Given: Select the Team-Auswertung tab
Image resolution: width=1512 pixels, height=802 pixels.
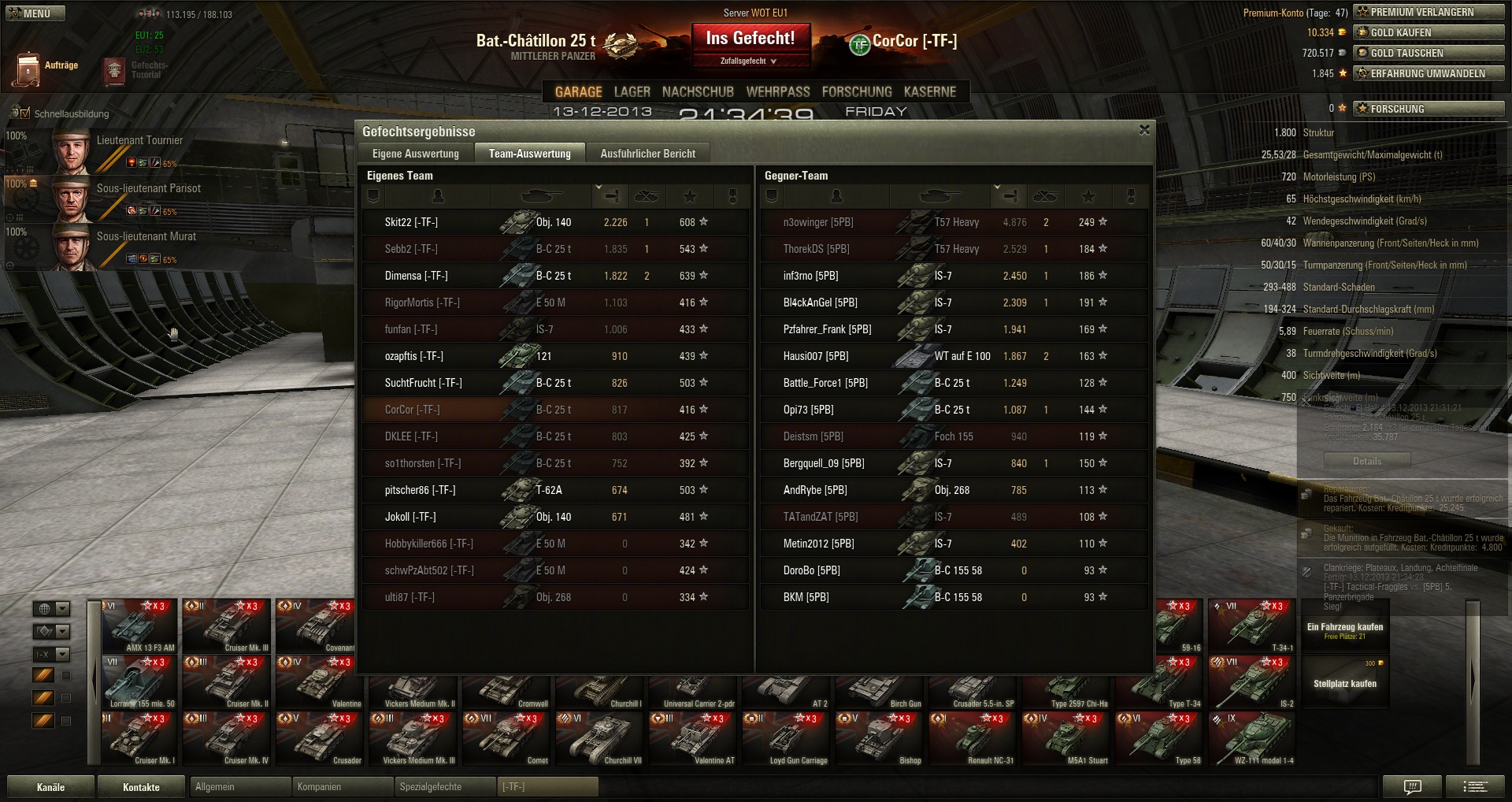Looking at the screenshot, I should [529, 154].
